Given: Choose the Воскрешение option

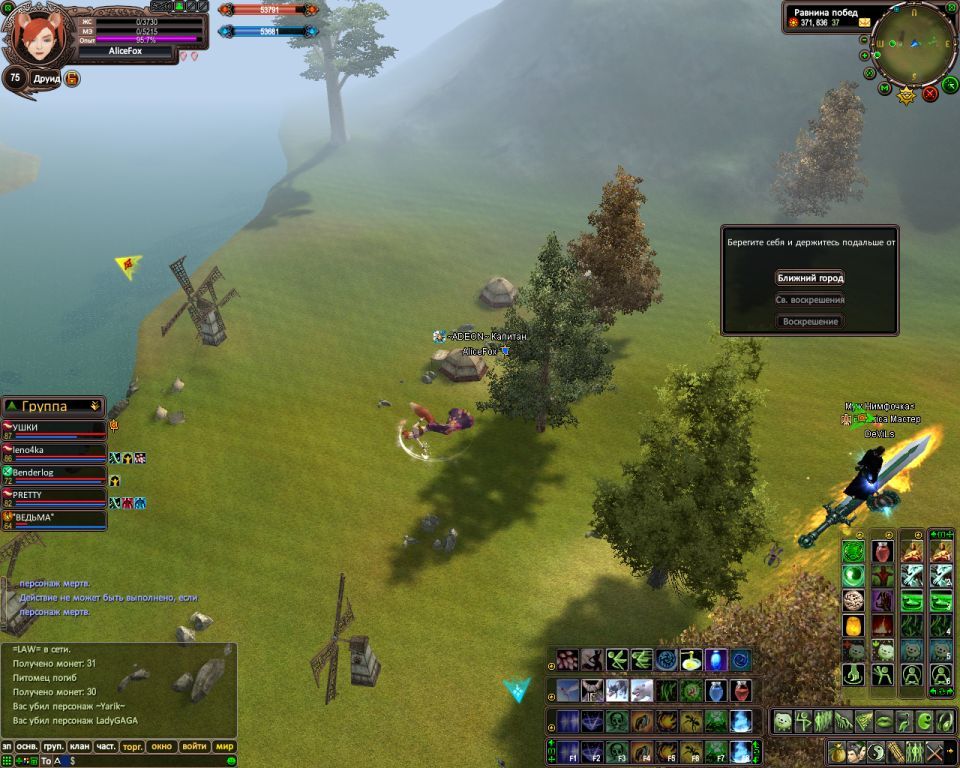Looking at the screenshot, I should click(x=810, y=322).
